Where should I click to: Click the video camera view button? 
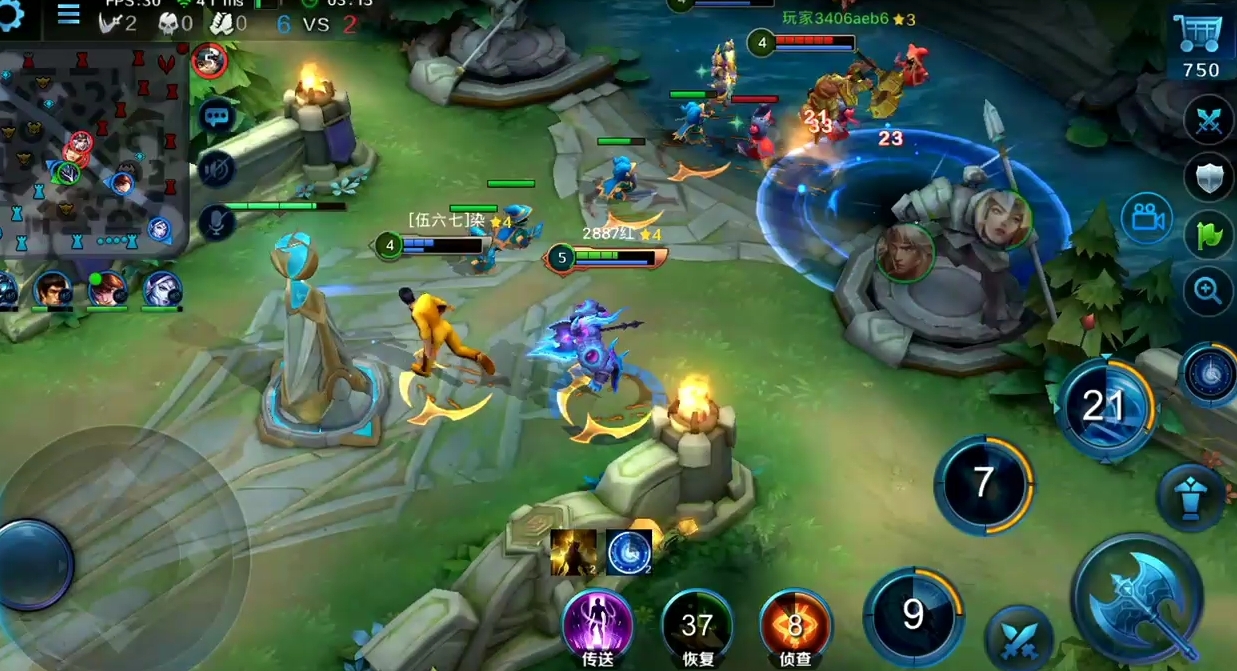pyautogui.click(x=1147, y=218)
